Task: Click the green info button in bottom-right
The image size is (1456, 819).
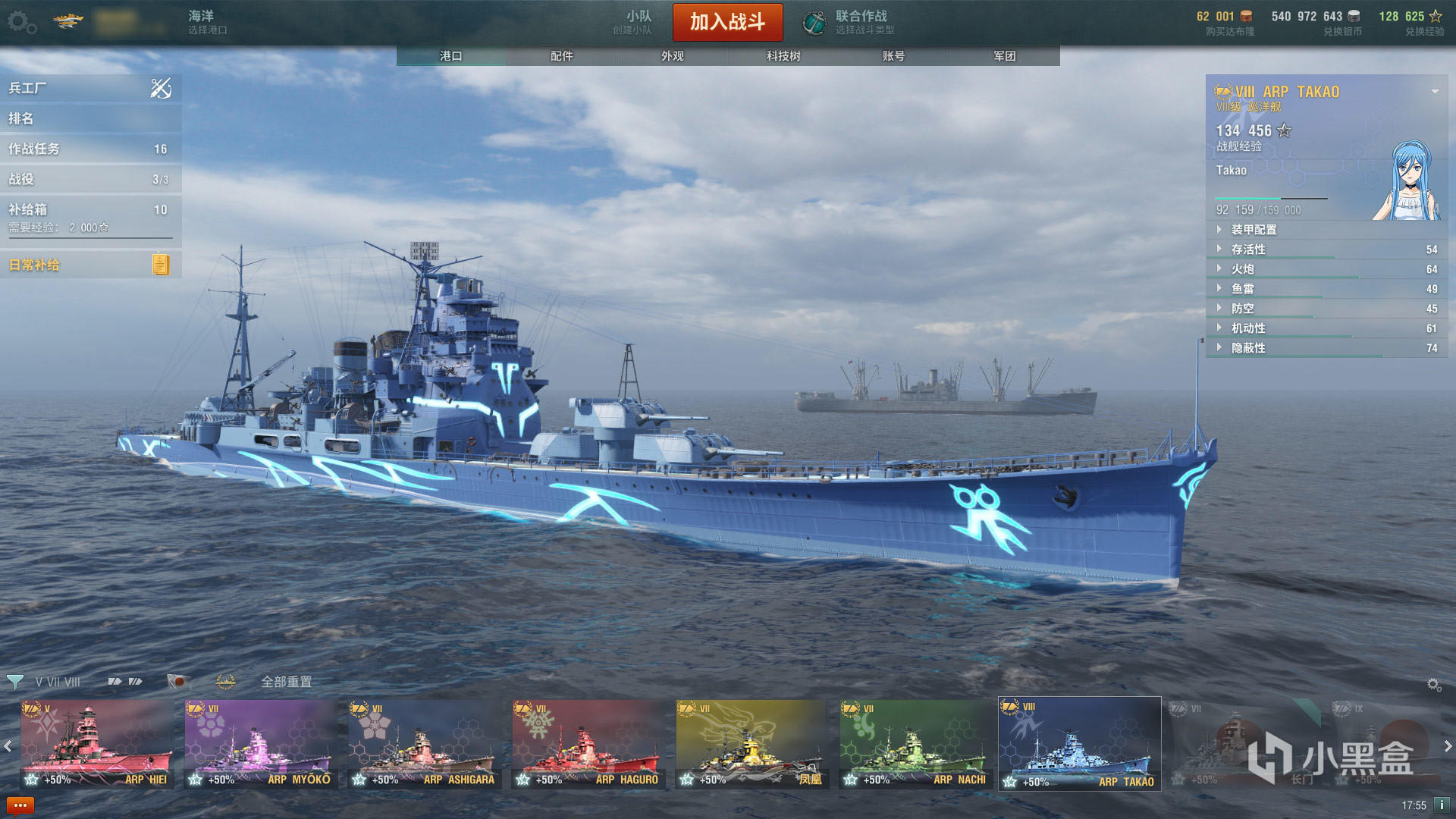Action: tap(1442, 805)
